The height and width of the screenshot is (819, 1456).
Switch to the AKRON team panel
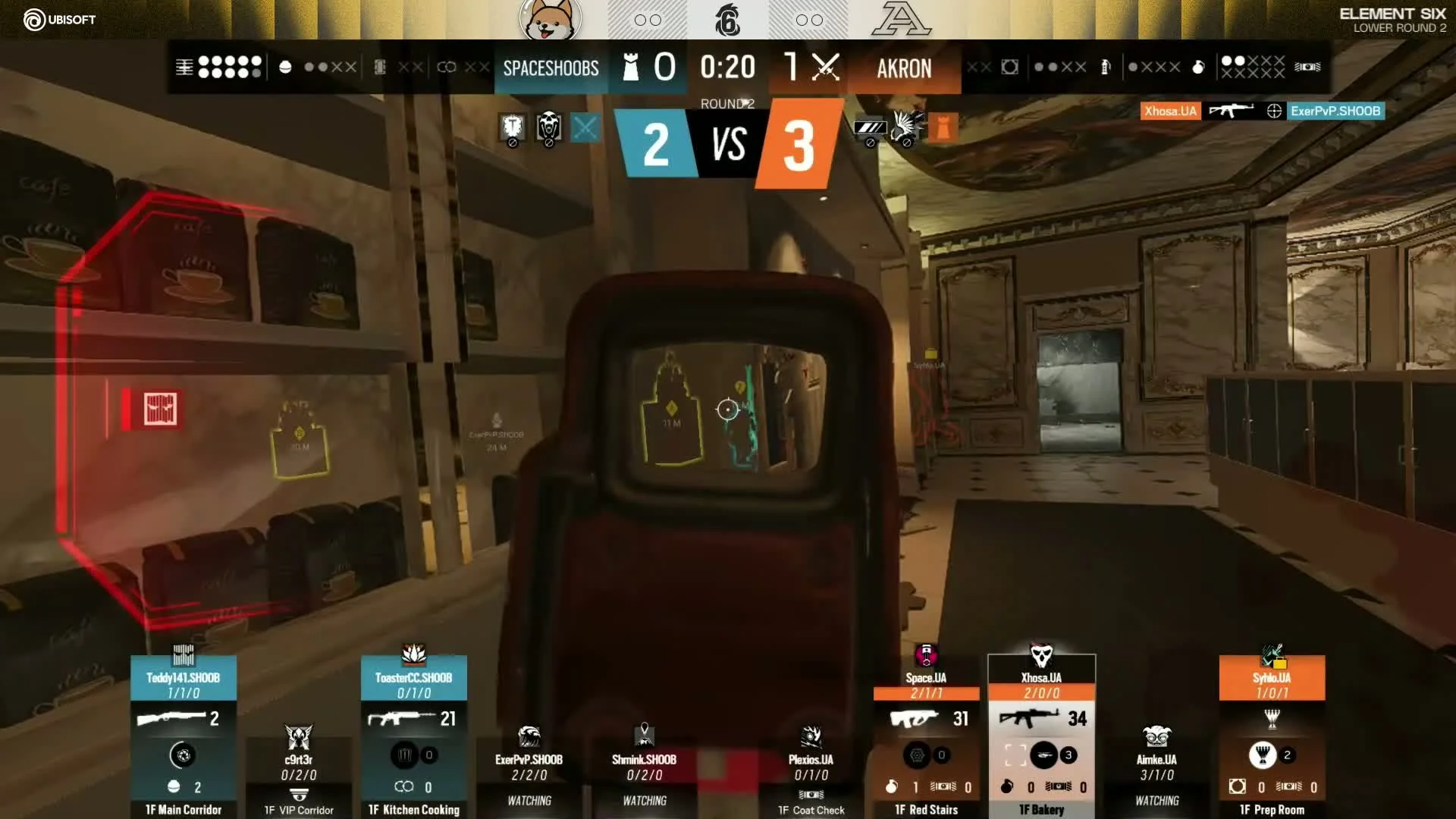904,68
